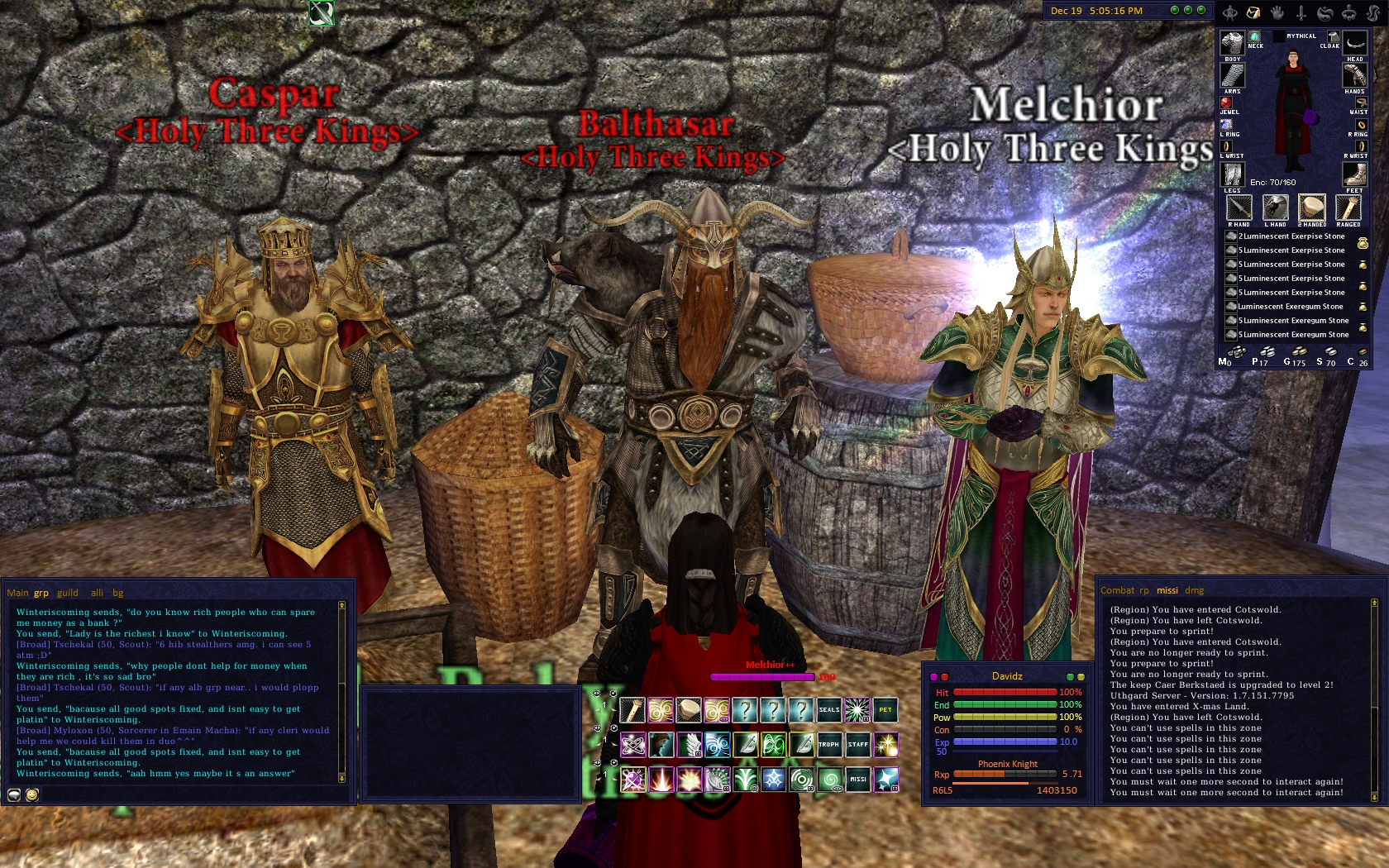Viewport: 1389px width, 868px height.
Task: Open the sword icon in top toolbar
Action: (x=1301, y=12)
